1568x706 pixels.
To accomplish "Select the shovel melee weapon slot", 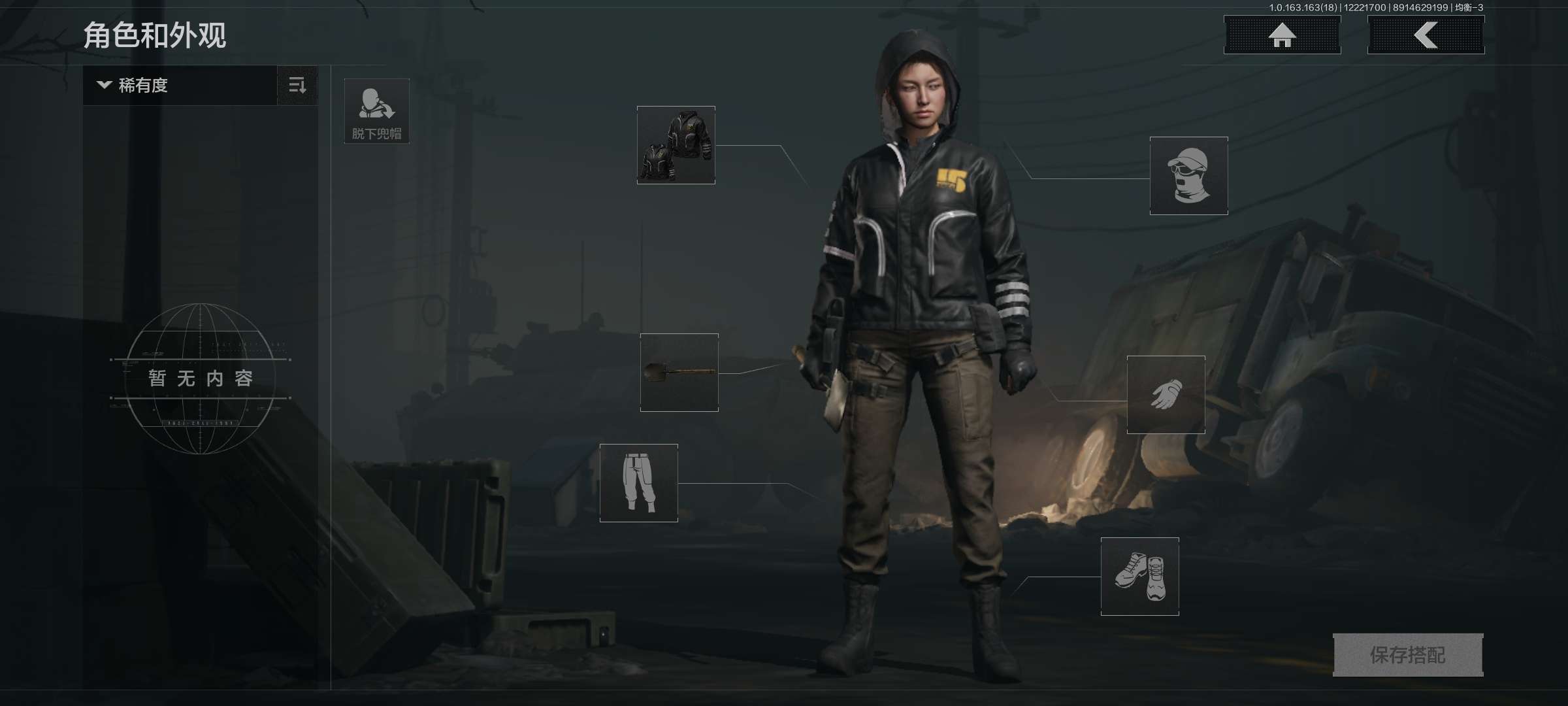I will (x=679, y=373).
